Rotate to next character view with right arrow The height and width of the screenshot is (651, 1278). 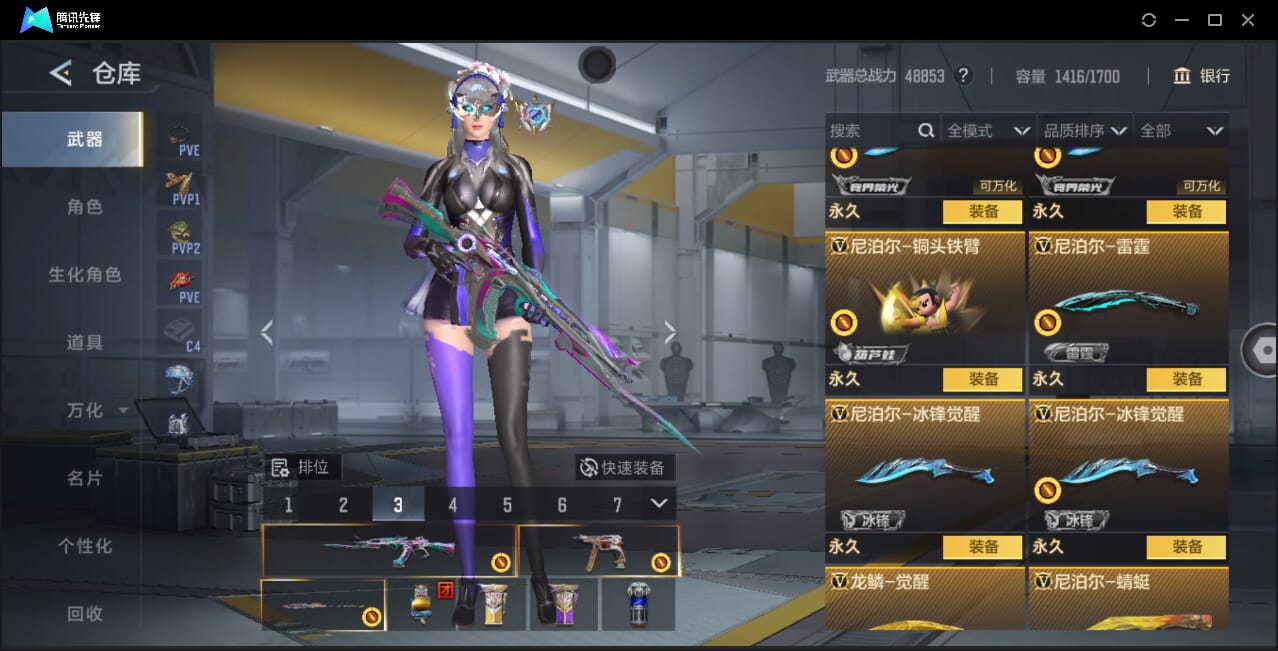670,333
